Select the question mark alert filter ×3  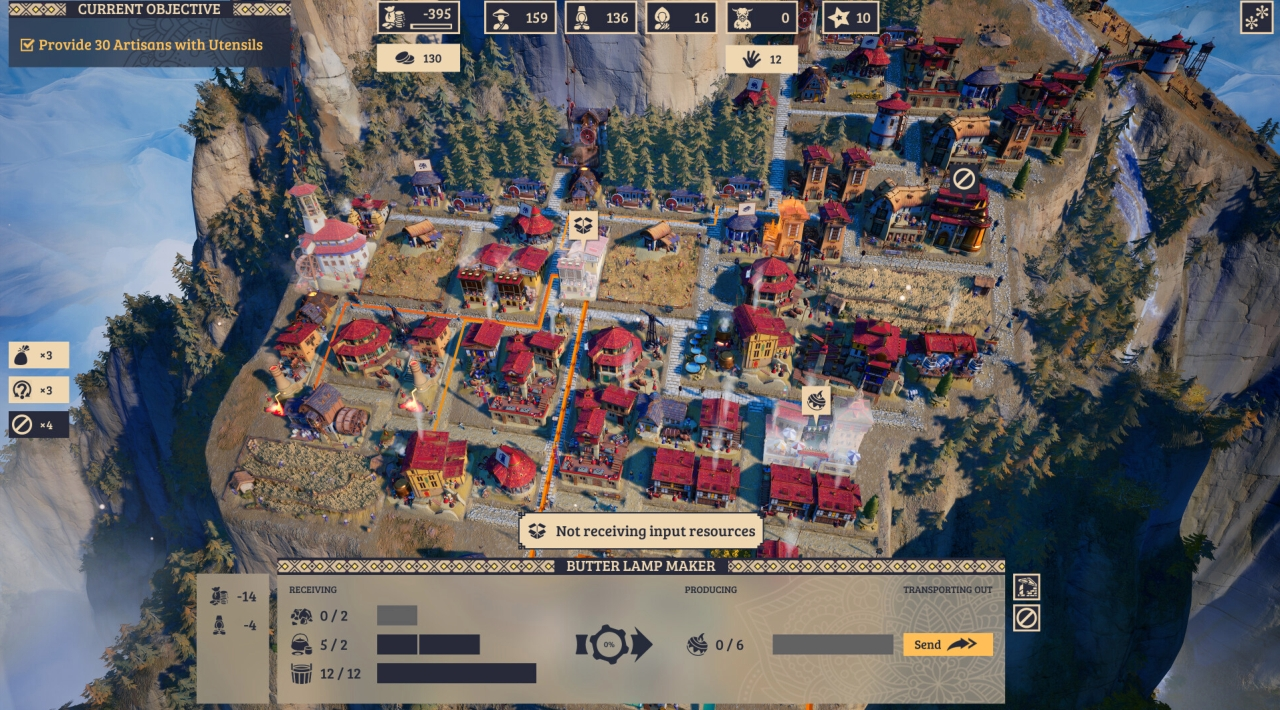point(39,389)
